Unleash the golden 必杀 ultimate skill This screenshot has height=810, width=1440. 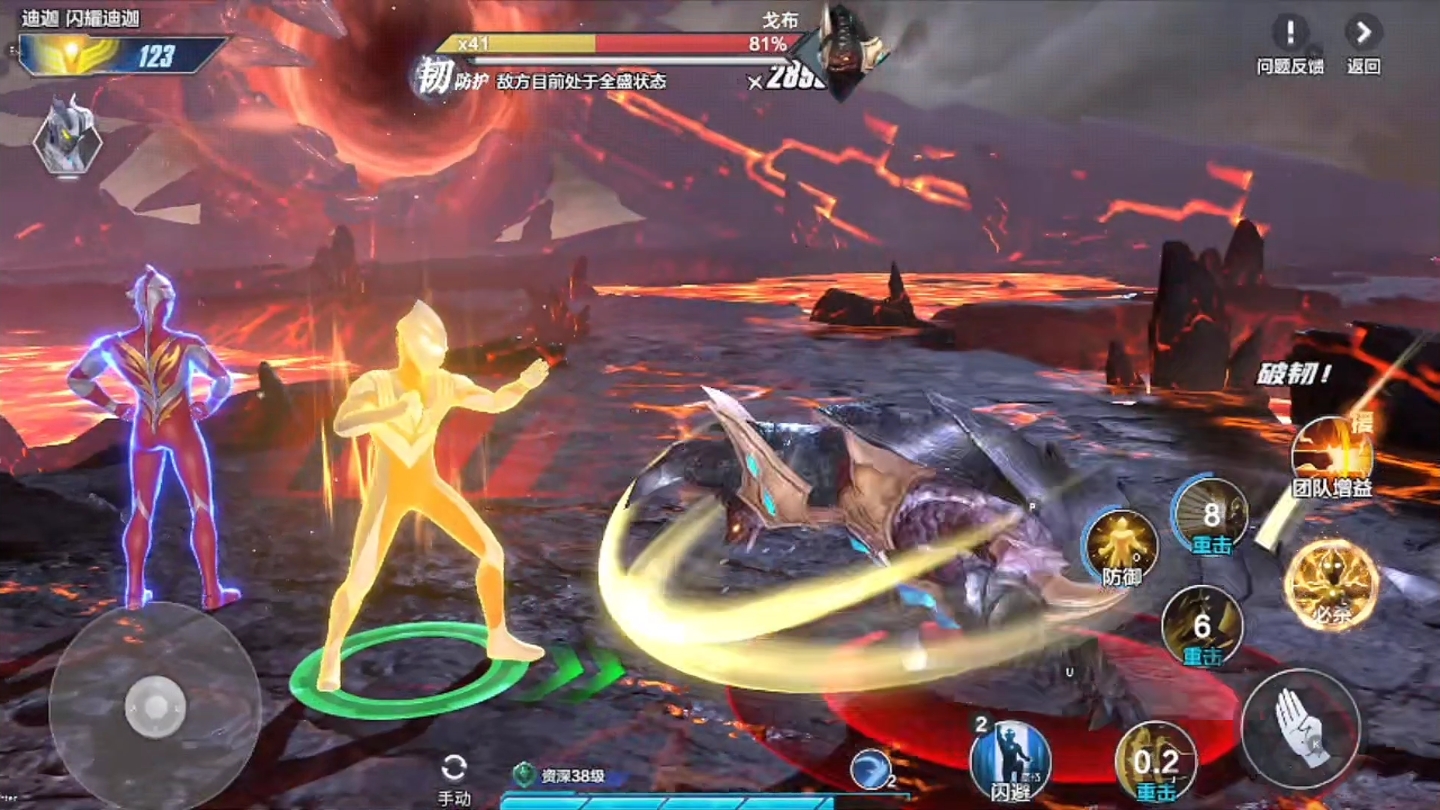pyautogui.click(x=1331, y=582)
